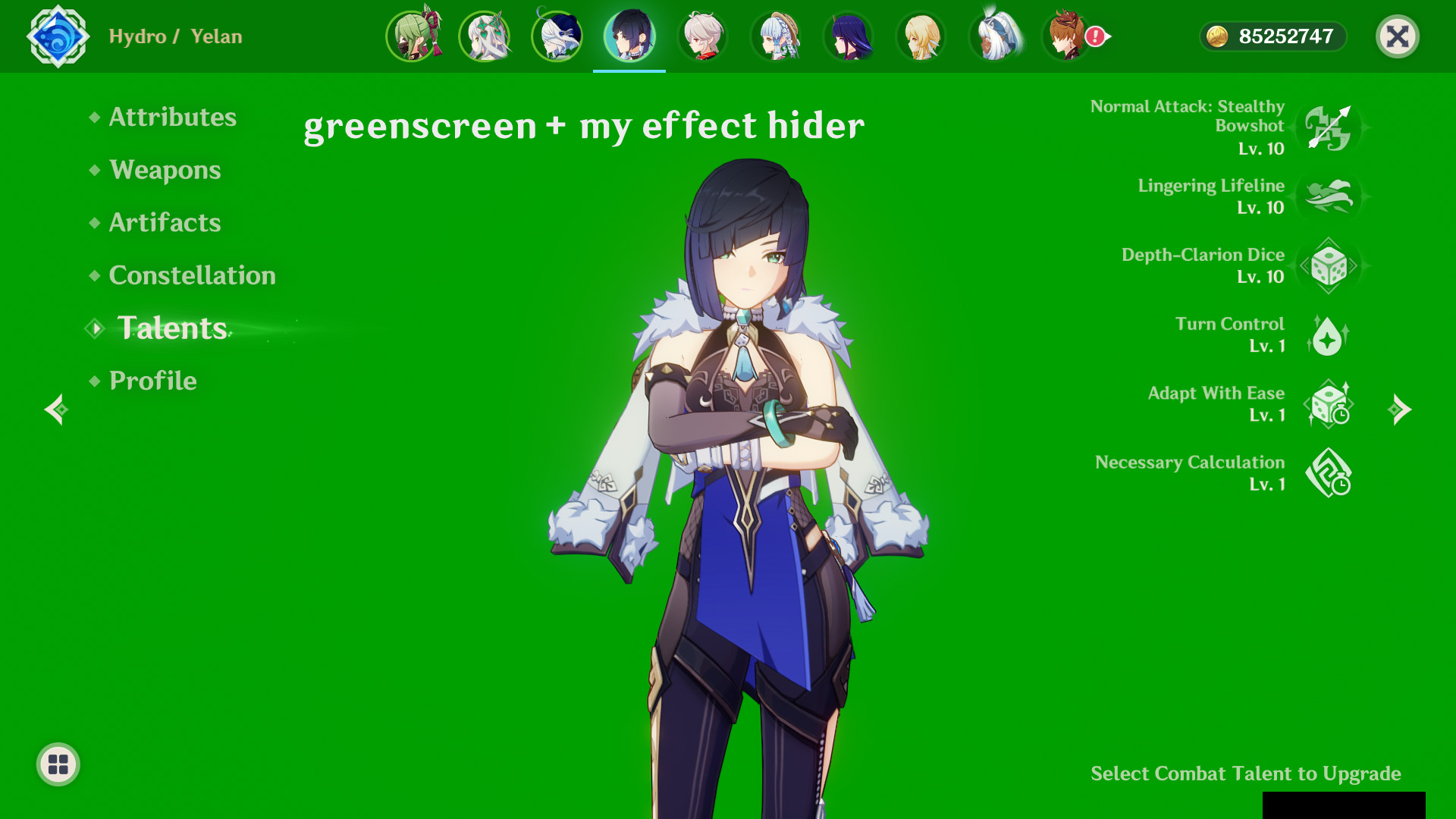Open the Weapons menu item

pyautogui.click(x=165, y=170)
